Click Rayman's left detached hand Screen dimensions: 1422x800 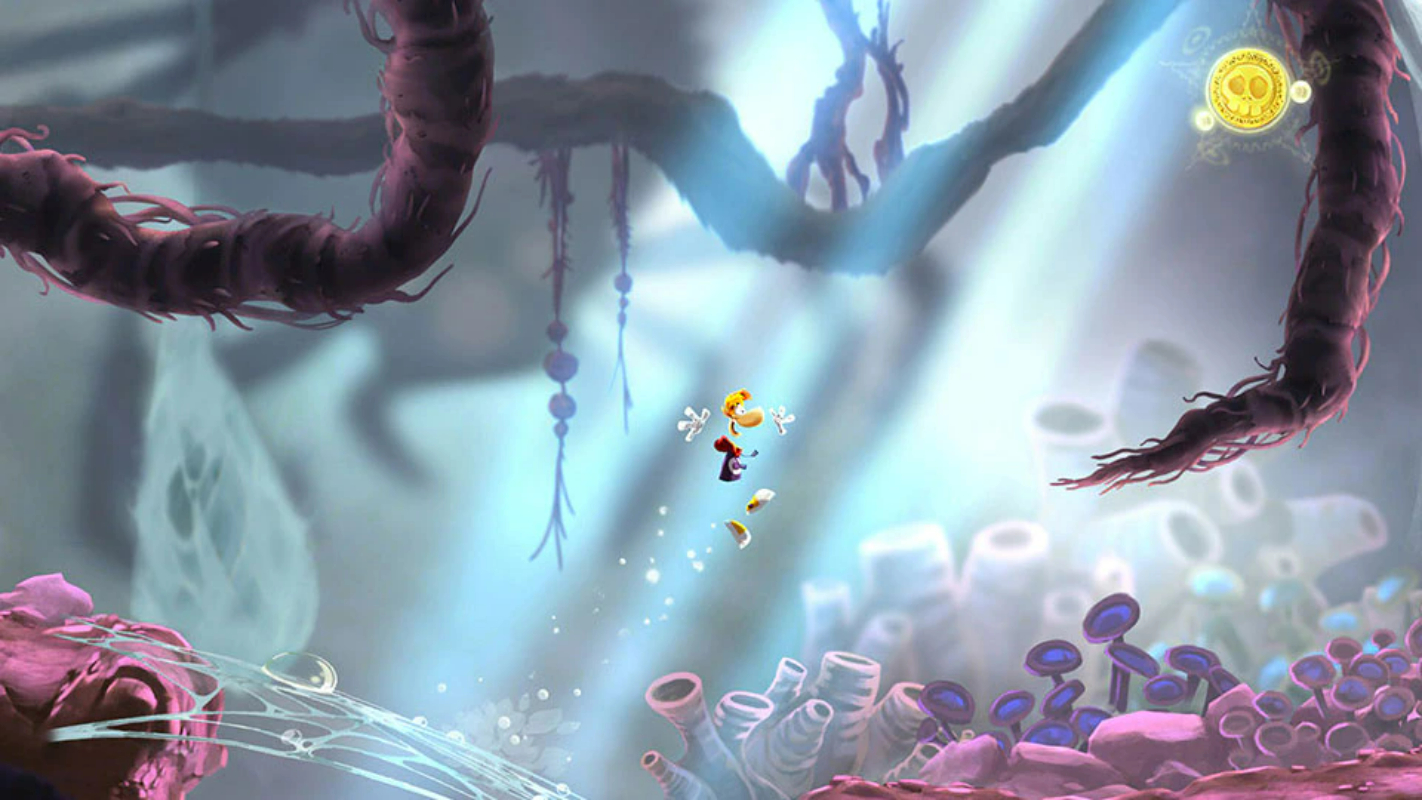tap(693, 422)
